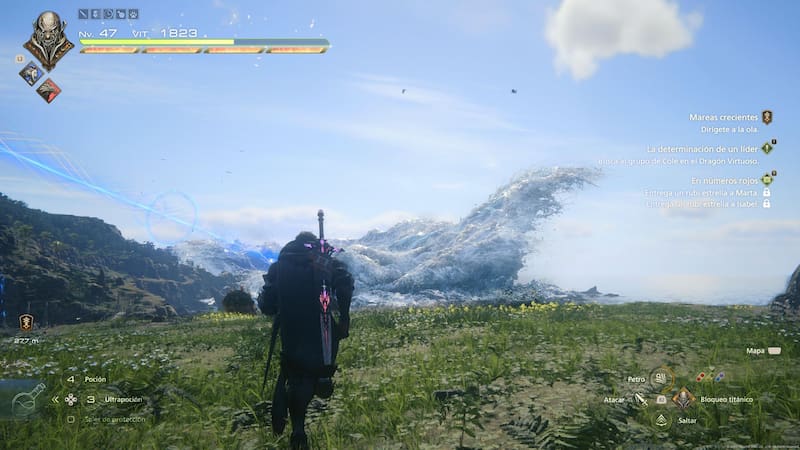Select the Petro magic action
Screen dimensions: 800x450
point(660,378)
